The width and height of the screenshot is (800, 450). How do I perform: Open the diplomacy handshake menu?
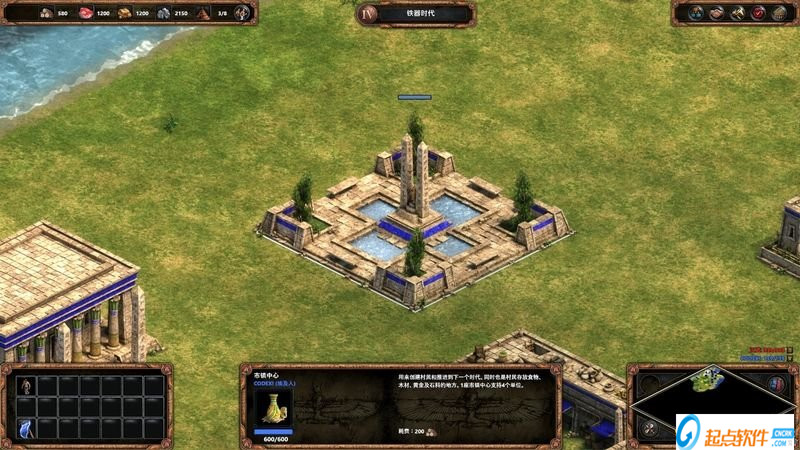(716, 13)
